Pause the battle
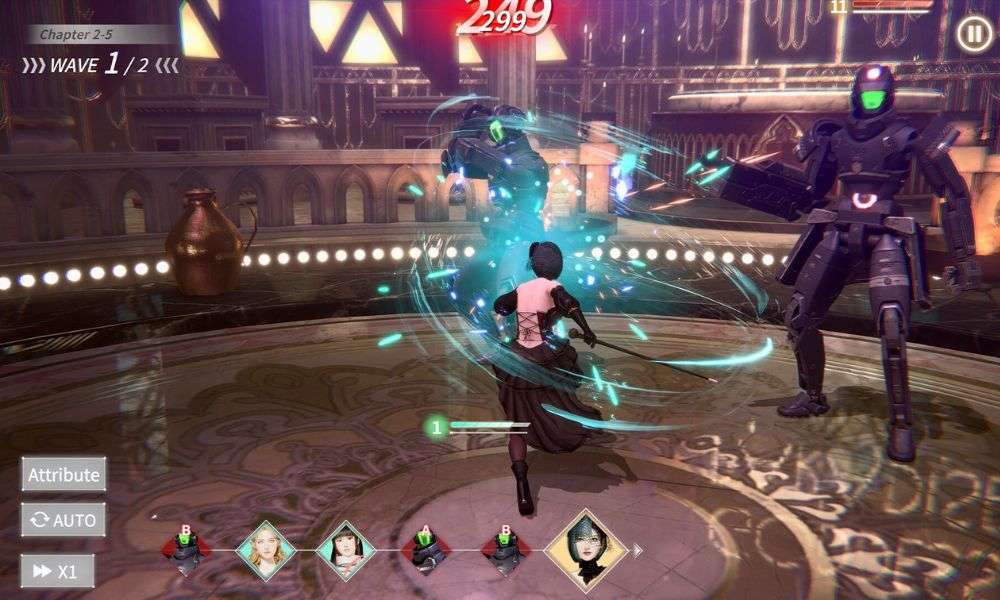 pos(972,34)
